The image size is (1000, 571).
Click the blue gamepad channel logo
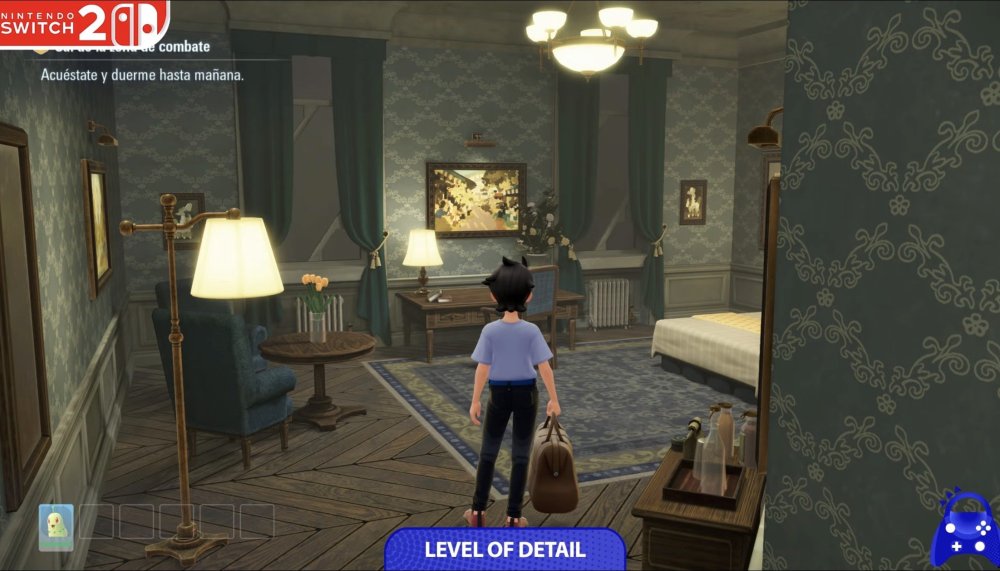(962, 528)
